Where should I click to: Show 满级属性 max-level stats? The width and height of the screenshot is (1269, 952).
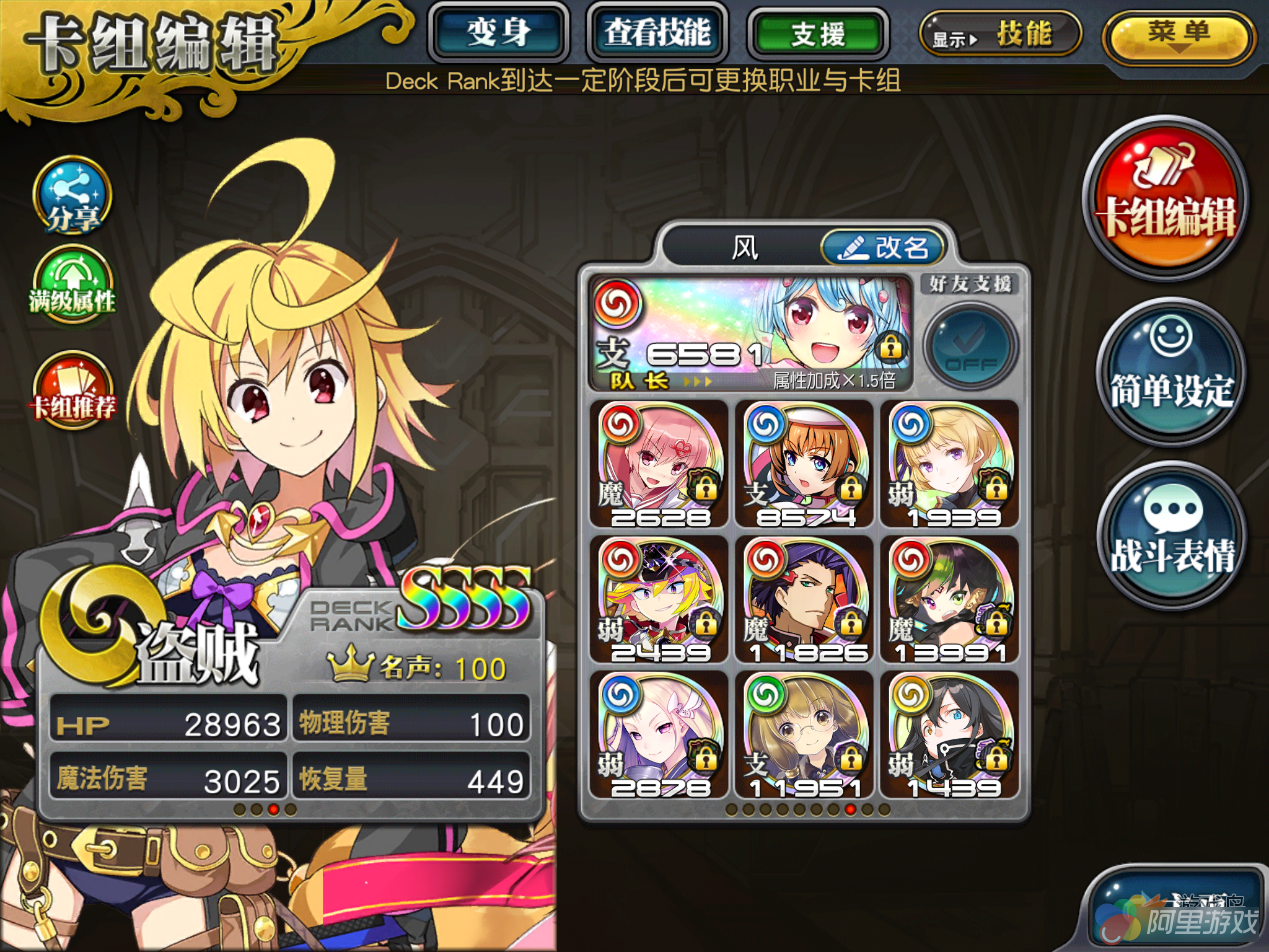click(72, 287)
